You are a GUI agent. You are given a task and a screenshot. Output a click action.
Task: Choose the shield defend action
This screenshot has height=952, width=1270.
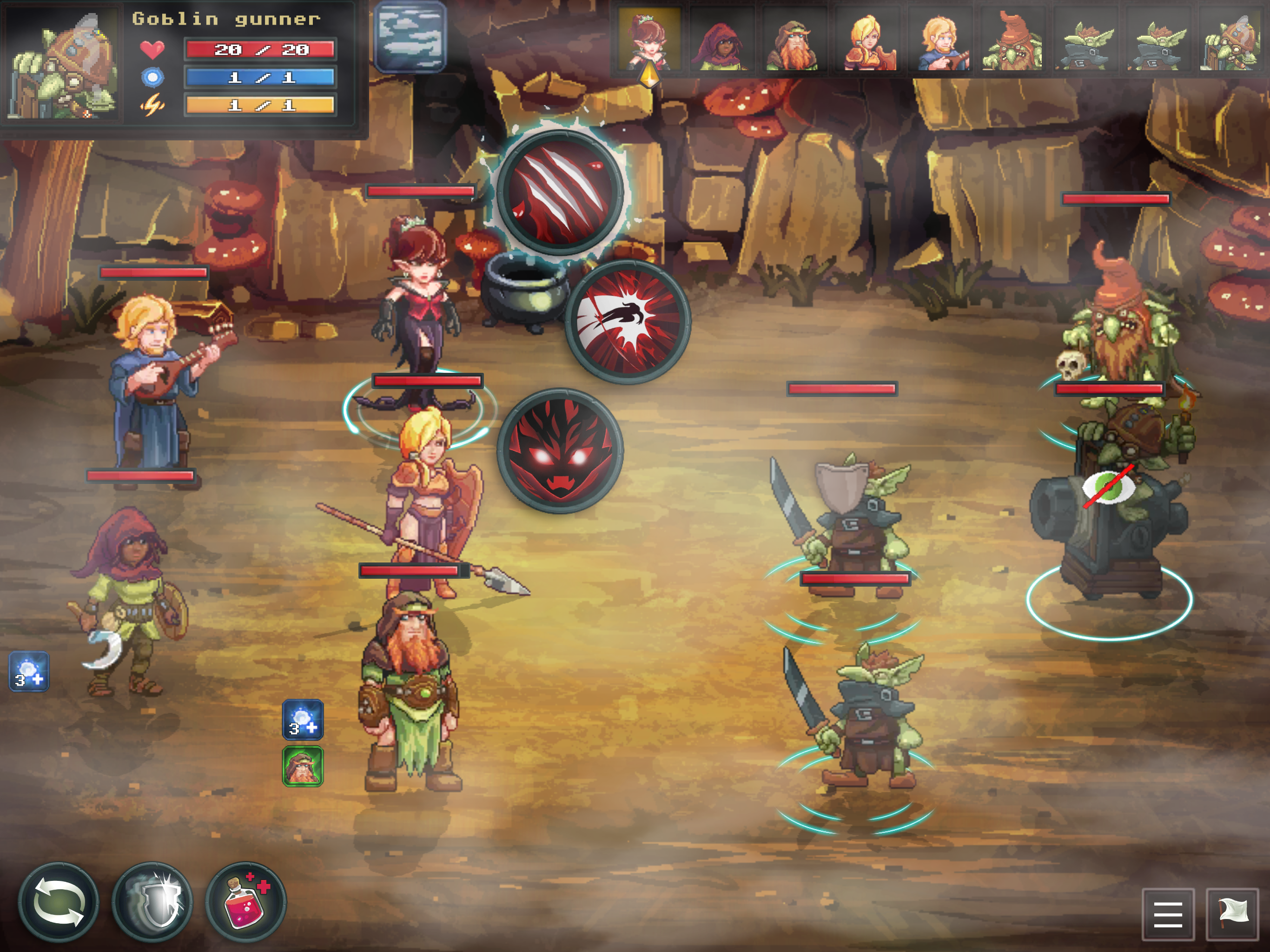152,902
